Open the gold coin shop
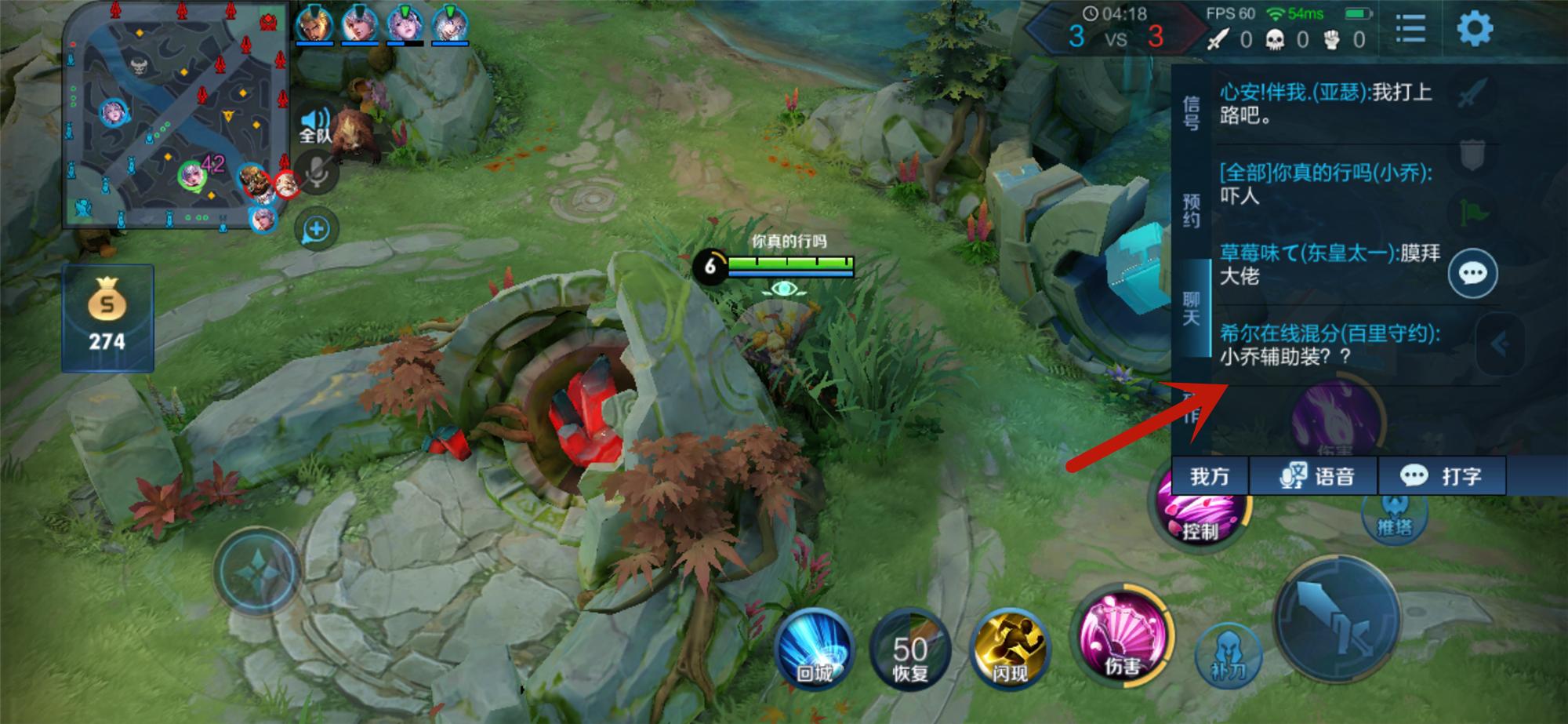 click(107, 318)
